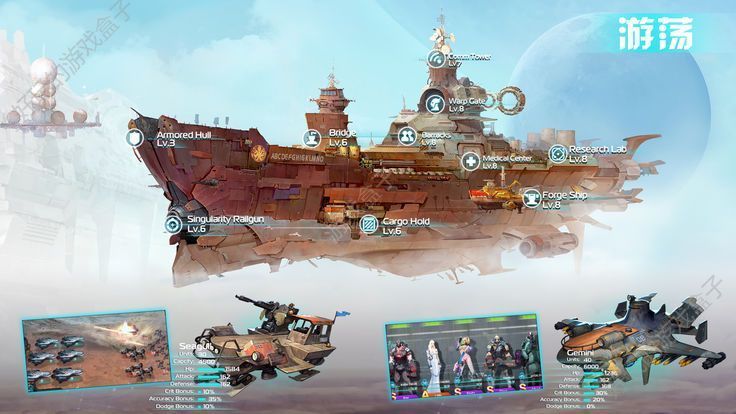Select the Research Lab icon
The height and width of the screenshot is (414, 736).
[557, 153]
